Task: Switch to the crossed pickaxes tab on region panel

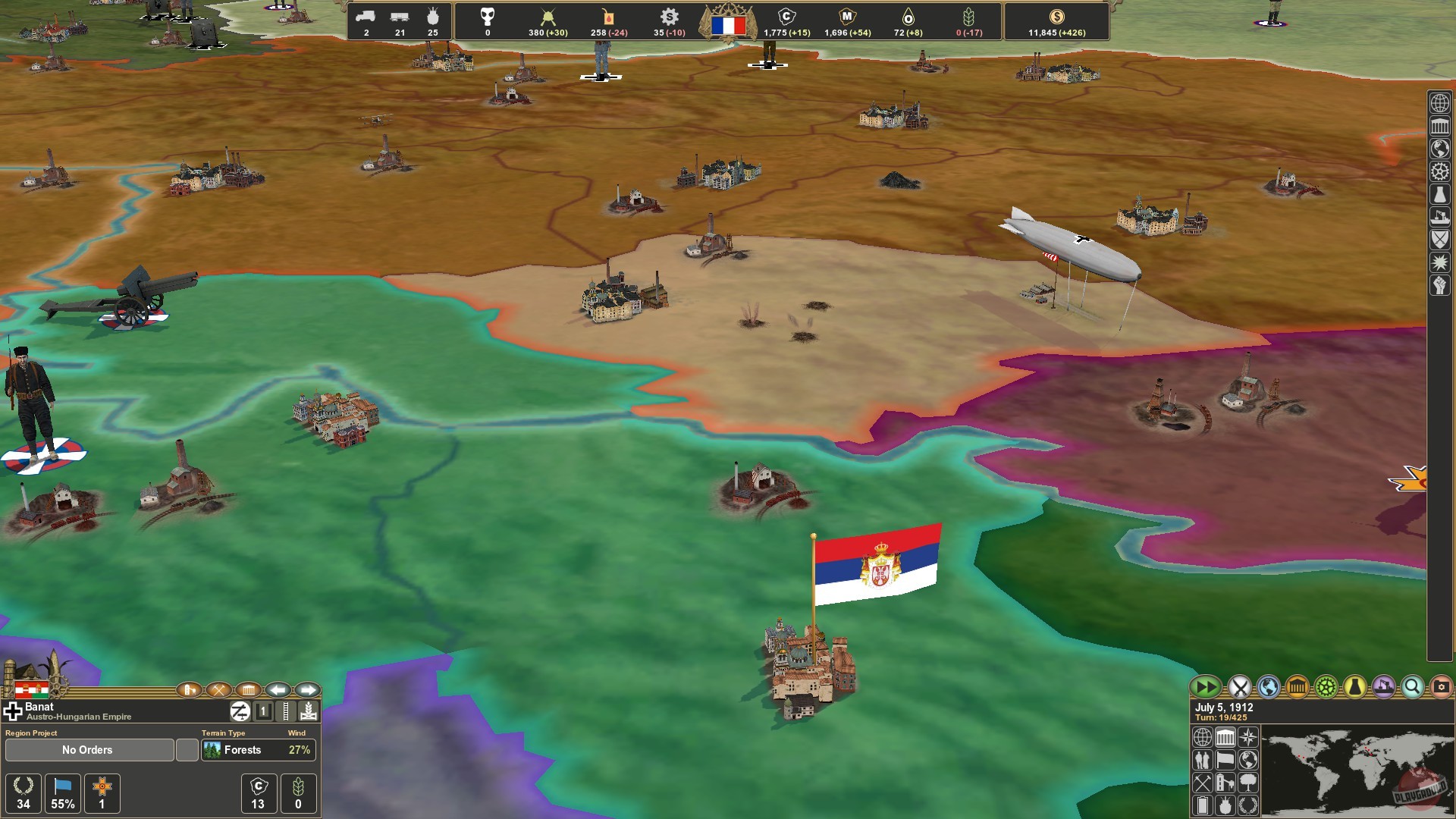Action: 220,691
